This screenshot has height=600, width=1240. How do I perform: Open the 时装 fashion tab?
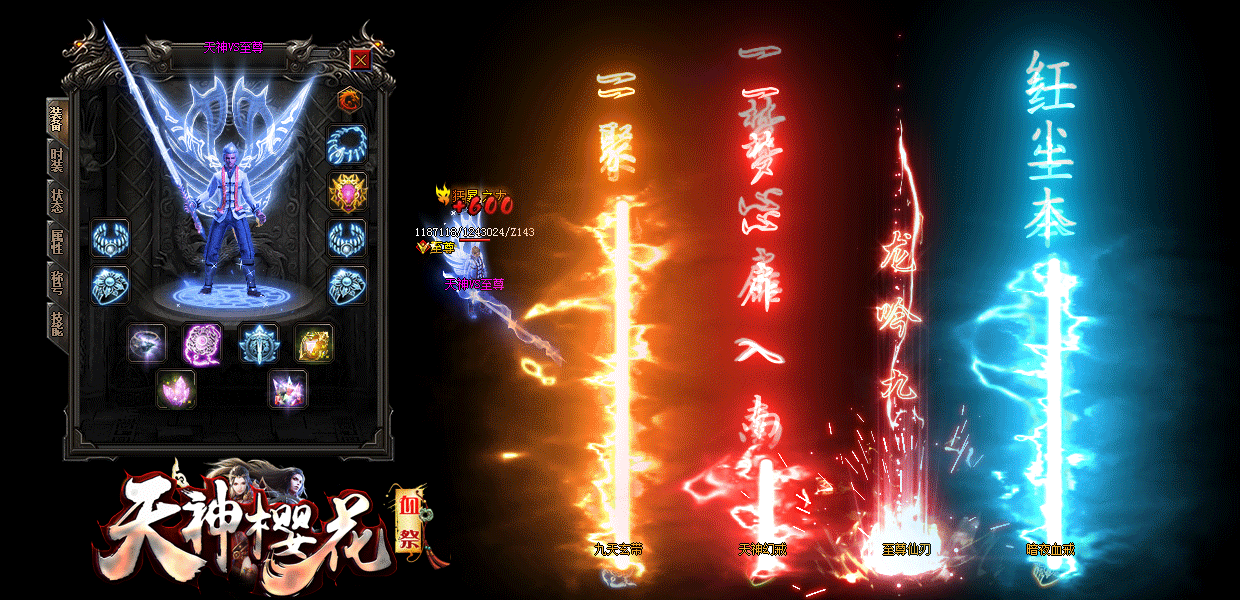(56, 158)
